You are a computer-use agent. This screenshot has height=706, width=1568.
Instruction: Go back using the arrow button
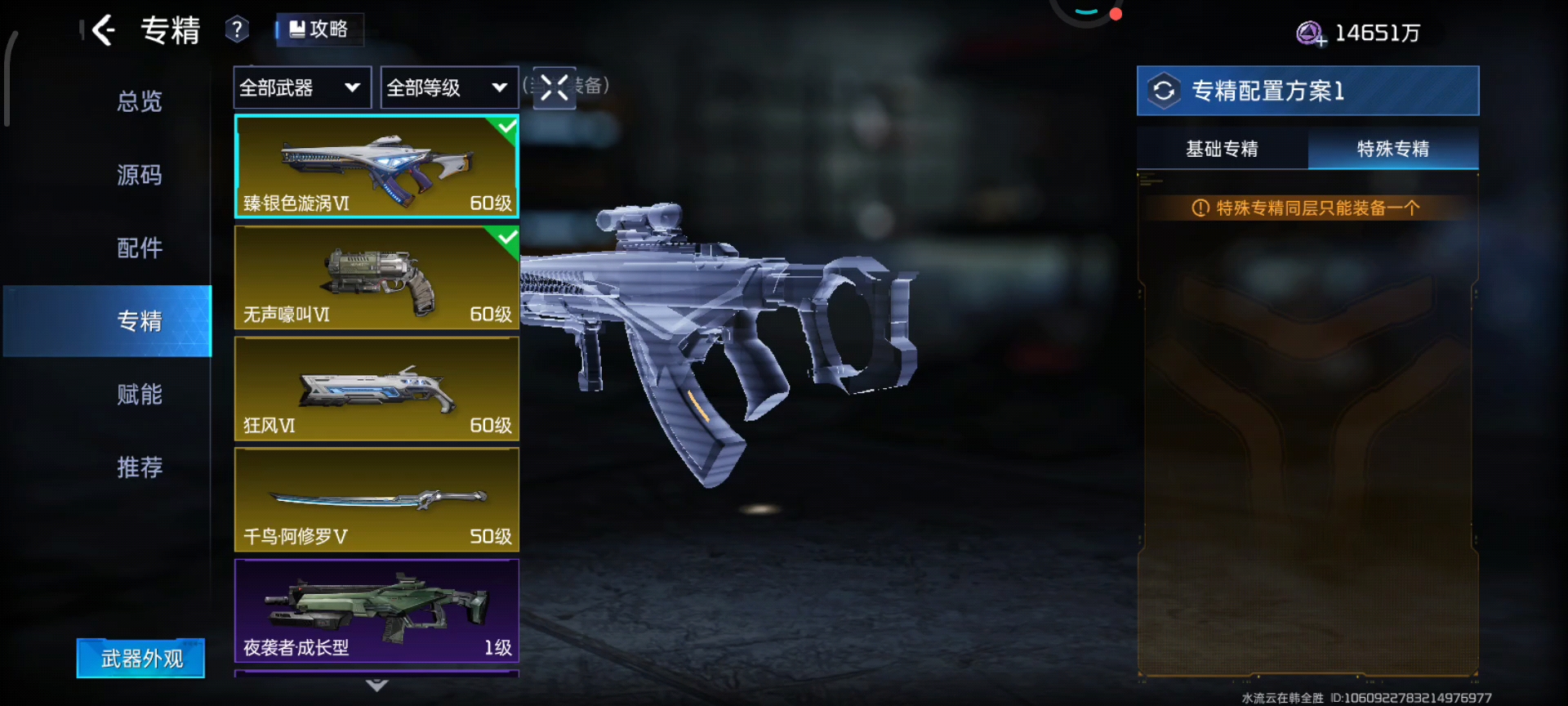pyautogui.click(x=104, y=31)
